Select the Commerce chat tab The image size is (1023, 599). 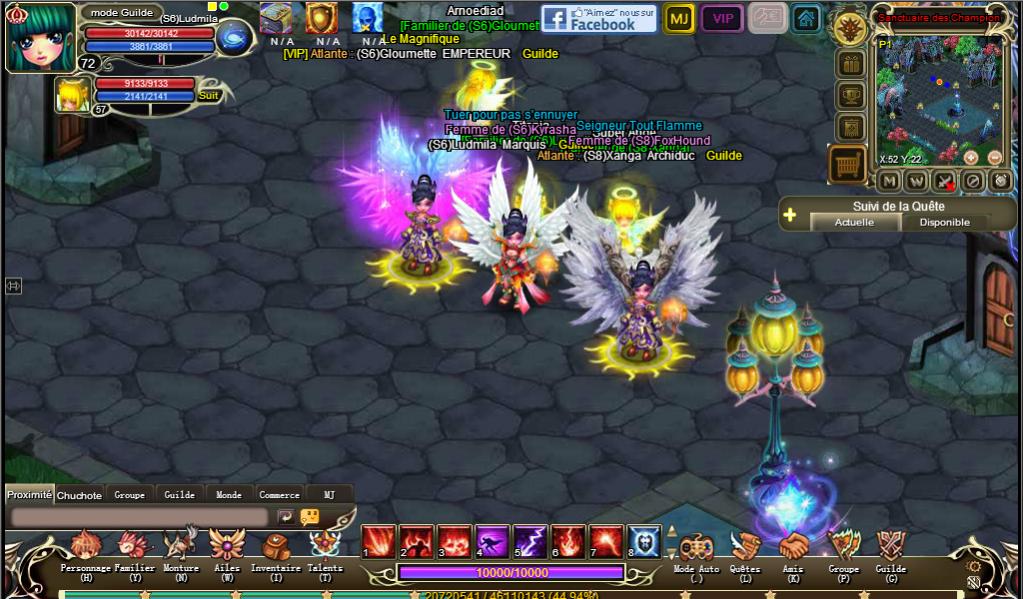279,494
